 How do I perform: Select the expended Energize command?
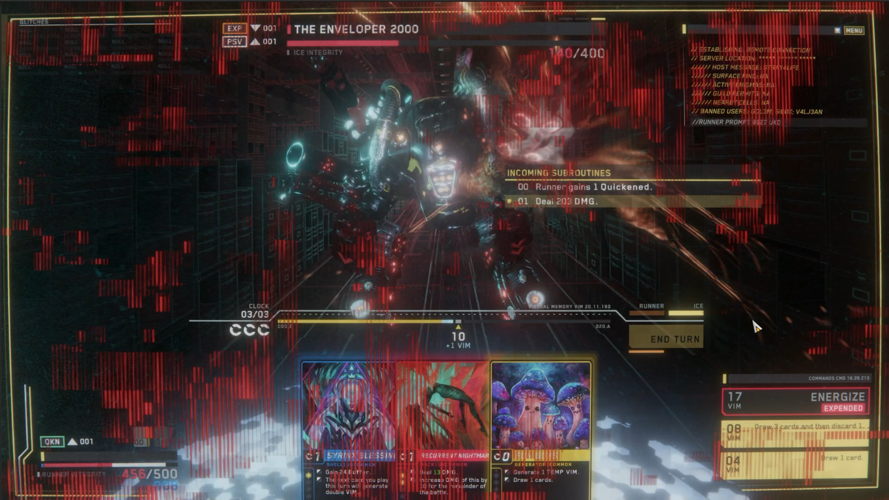(x=794, y=402)
